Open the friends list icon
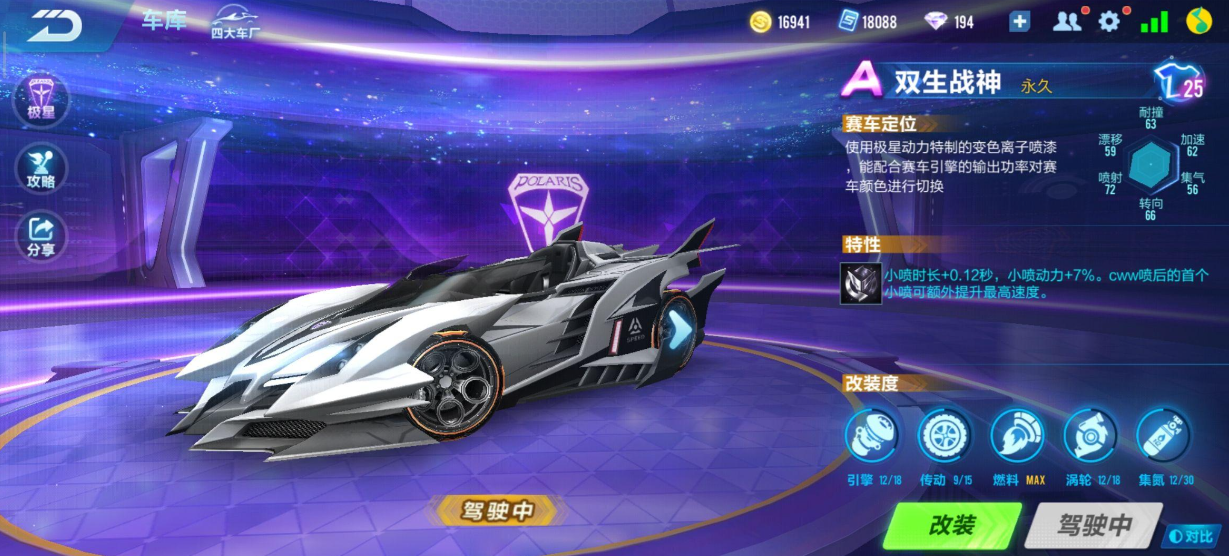This screenshot has height=556, width=1229. pyautogui.click(x=1067, y=21)
